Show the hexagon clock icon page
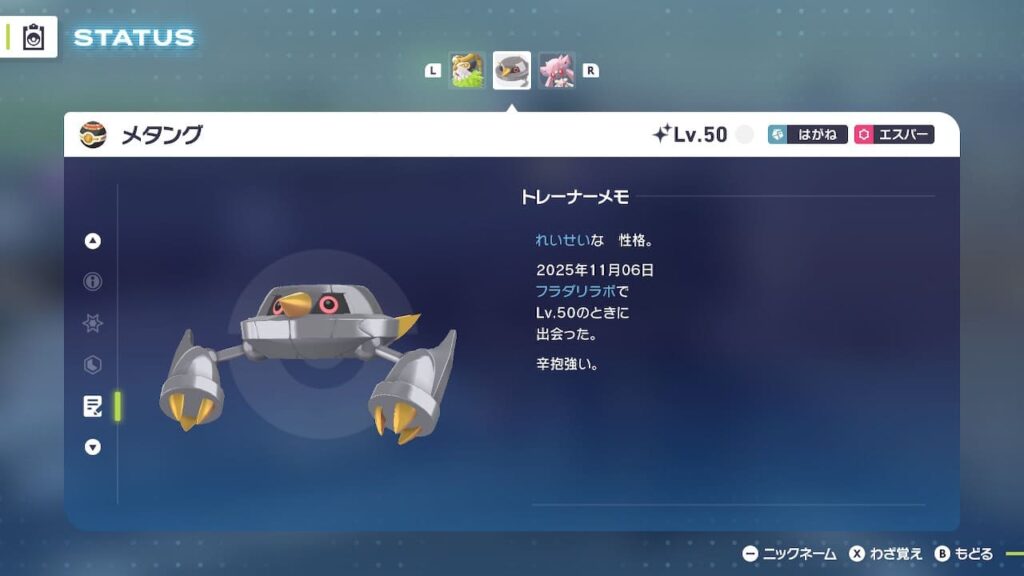 tap(93, 365)
